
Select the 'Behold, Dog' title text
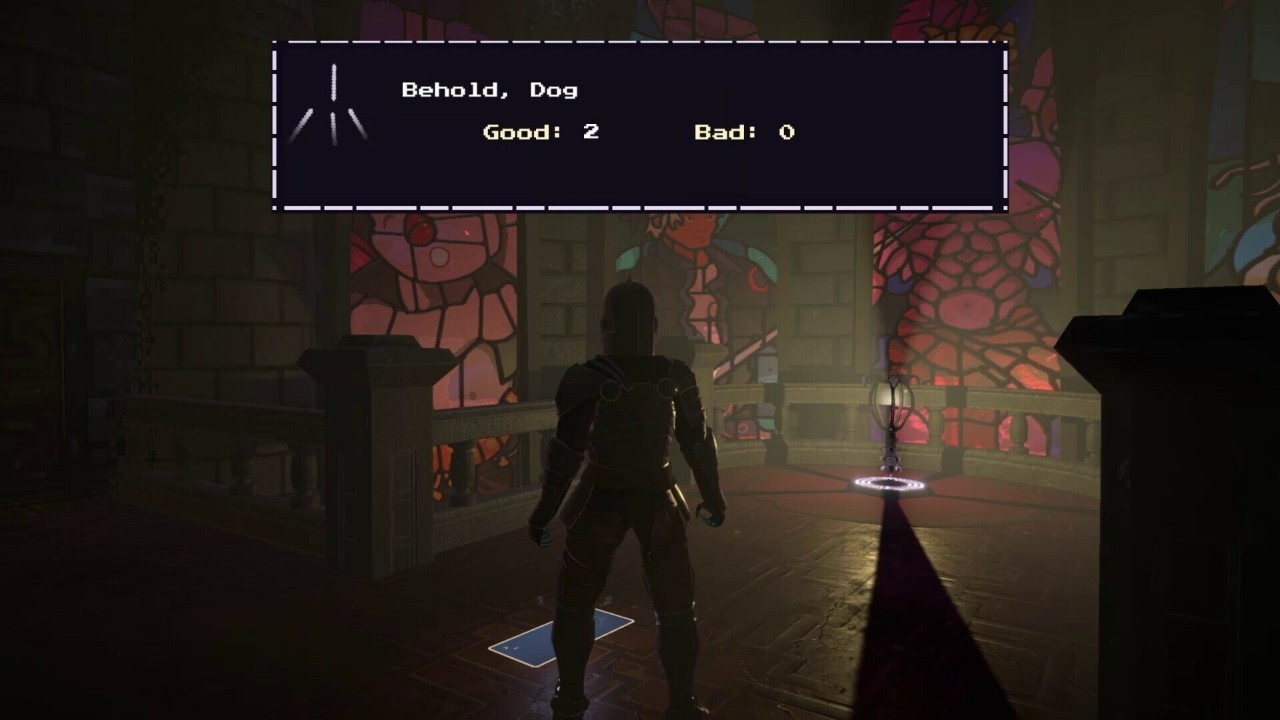(x=490, y=89)
